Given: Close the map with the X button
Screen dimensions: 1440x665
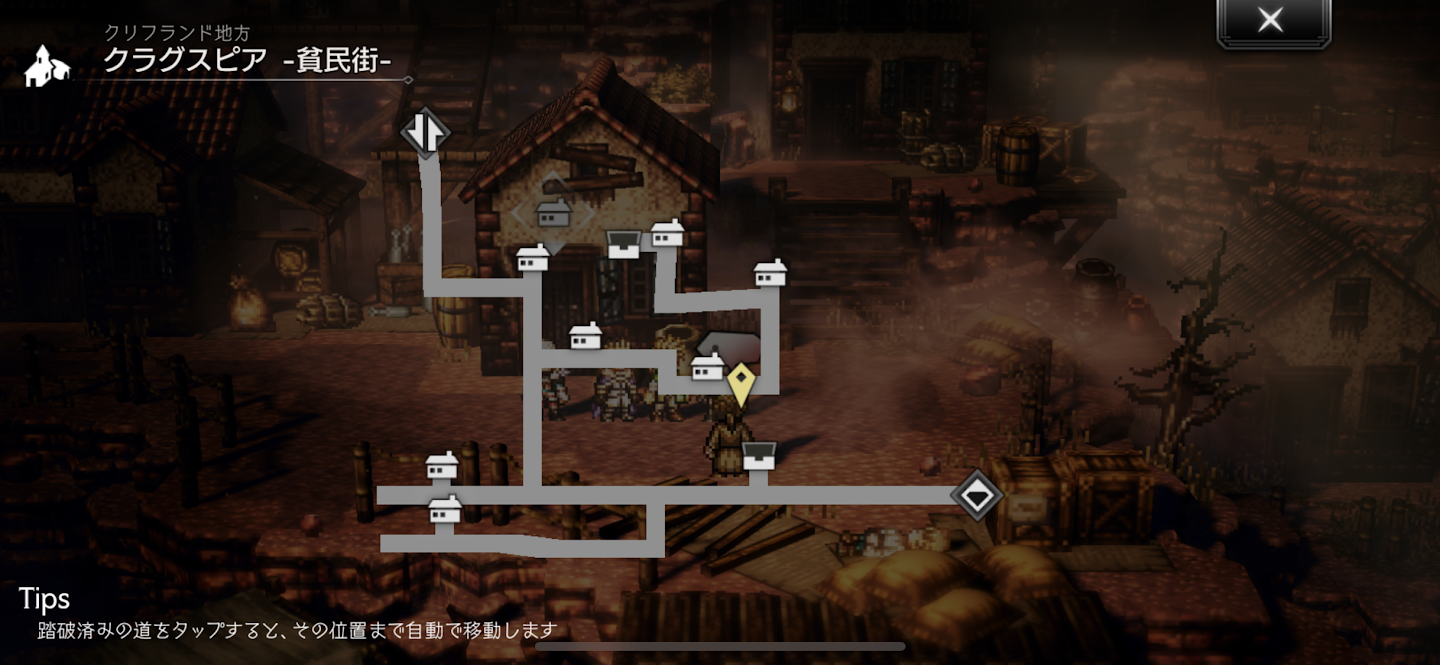Looking at the screenshot, I should (x=1271, y=21).
